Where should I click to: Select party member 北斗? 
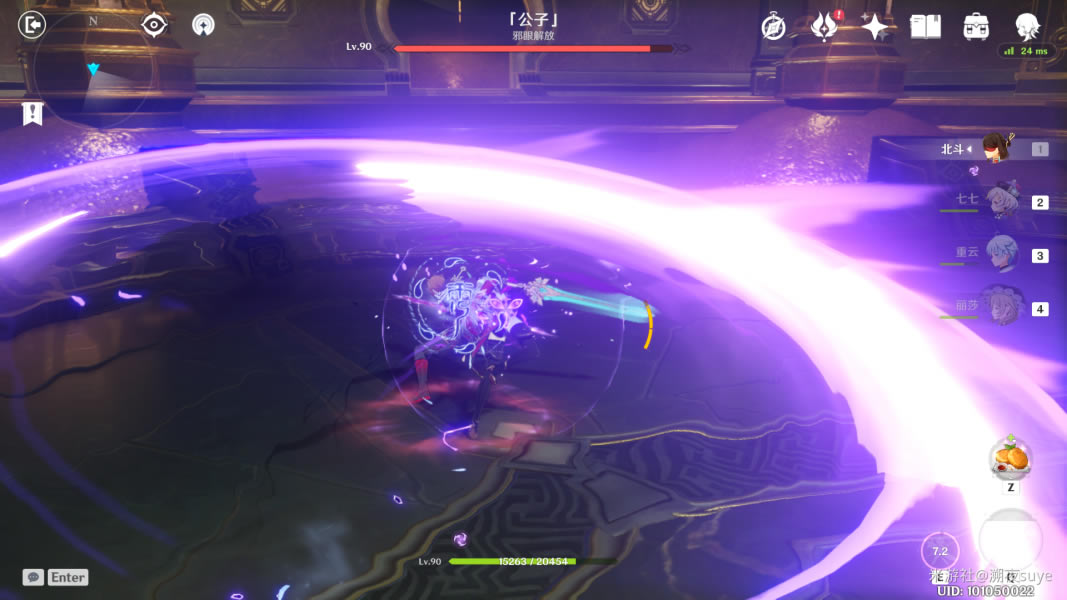pos(994,149)
